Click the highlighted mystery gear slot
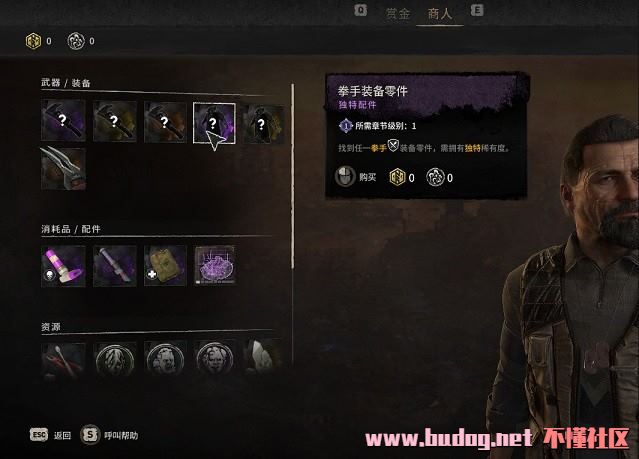The image size is (639, 459). 213,124
